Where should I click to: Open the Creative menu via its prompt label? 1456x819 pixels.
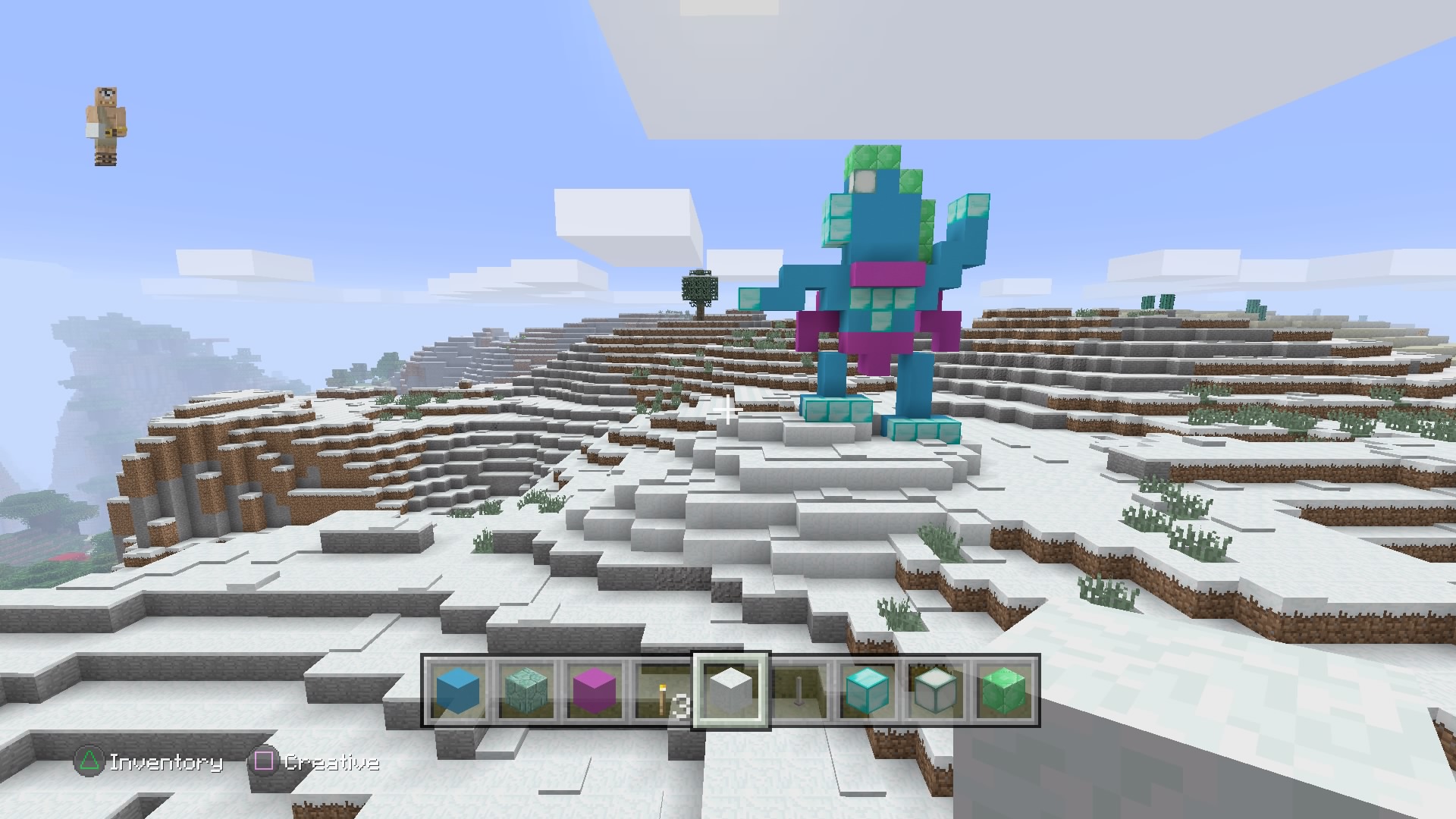(x=332, y=764)
